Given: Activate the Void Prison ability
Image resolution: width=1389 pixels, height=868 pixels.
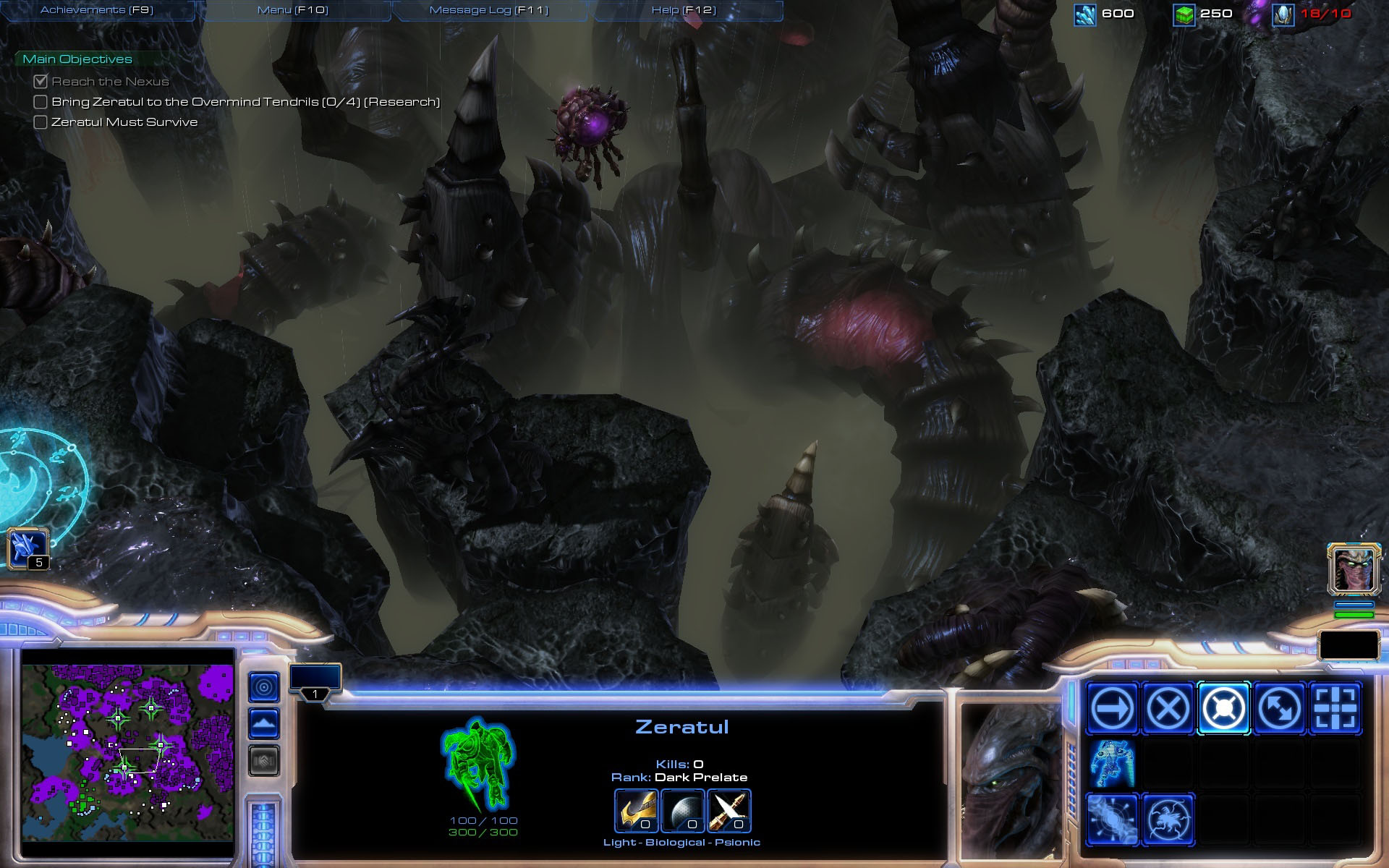Looking at the screenshot, I should coord(1167,820).
